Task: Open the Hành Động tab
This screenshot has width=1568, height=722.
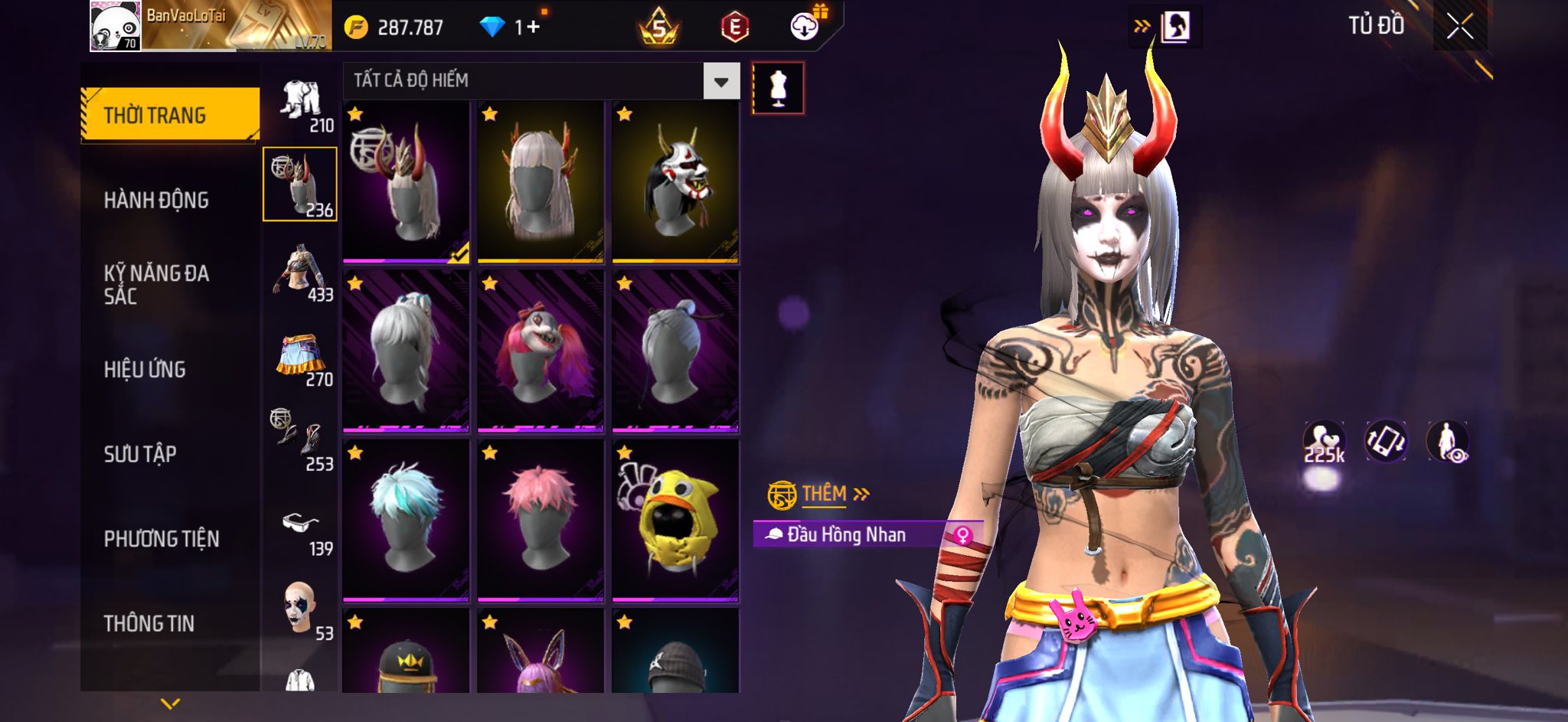Action: 156,200
